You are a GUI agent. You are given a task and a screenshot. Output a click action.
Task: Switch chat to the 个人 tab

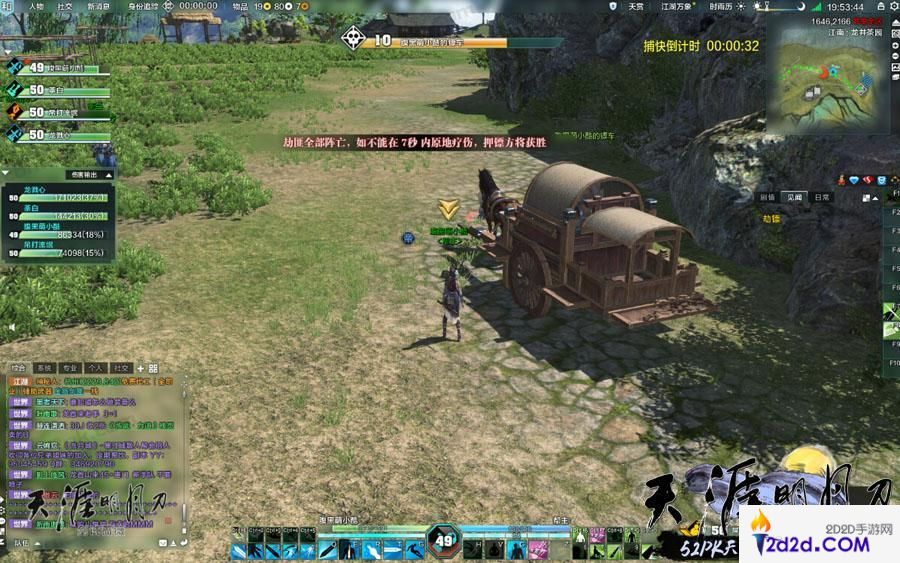96,368
